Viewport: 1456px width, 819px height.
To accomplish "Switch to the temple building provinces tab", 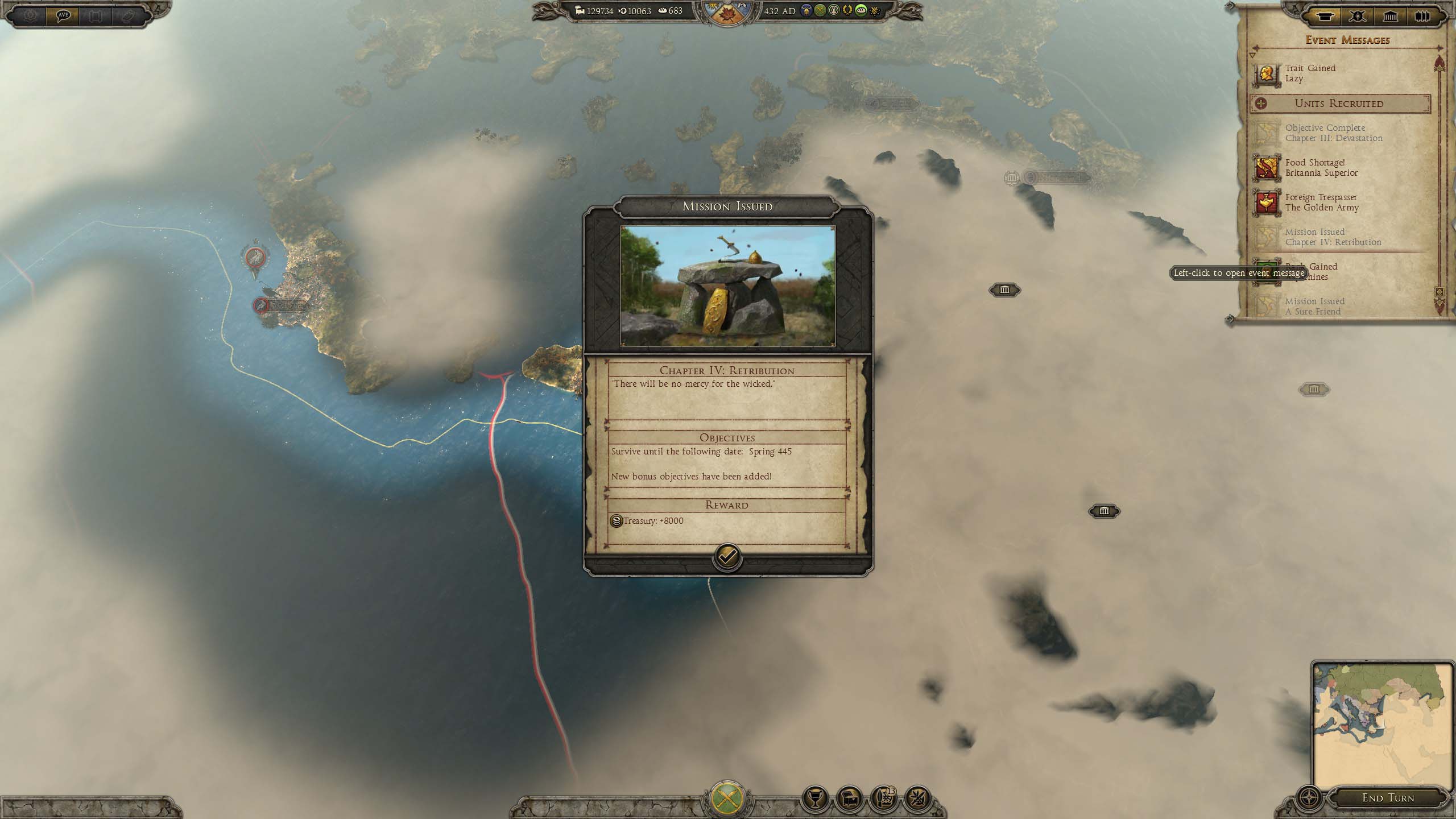I will tap(1390, 16).
